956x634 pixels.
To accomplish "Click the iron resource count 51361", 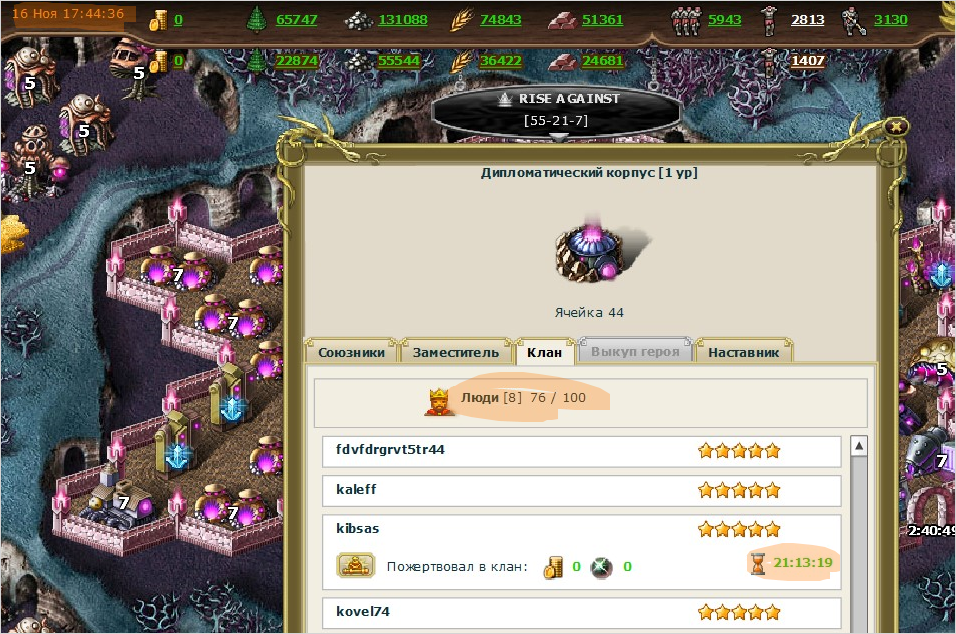I will point(602,20).
